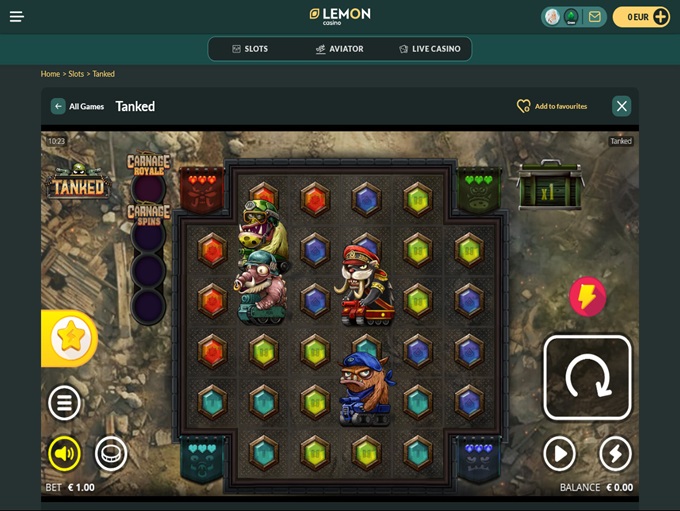Open the deposit plus button

click(660, 17)
